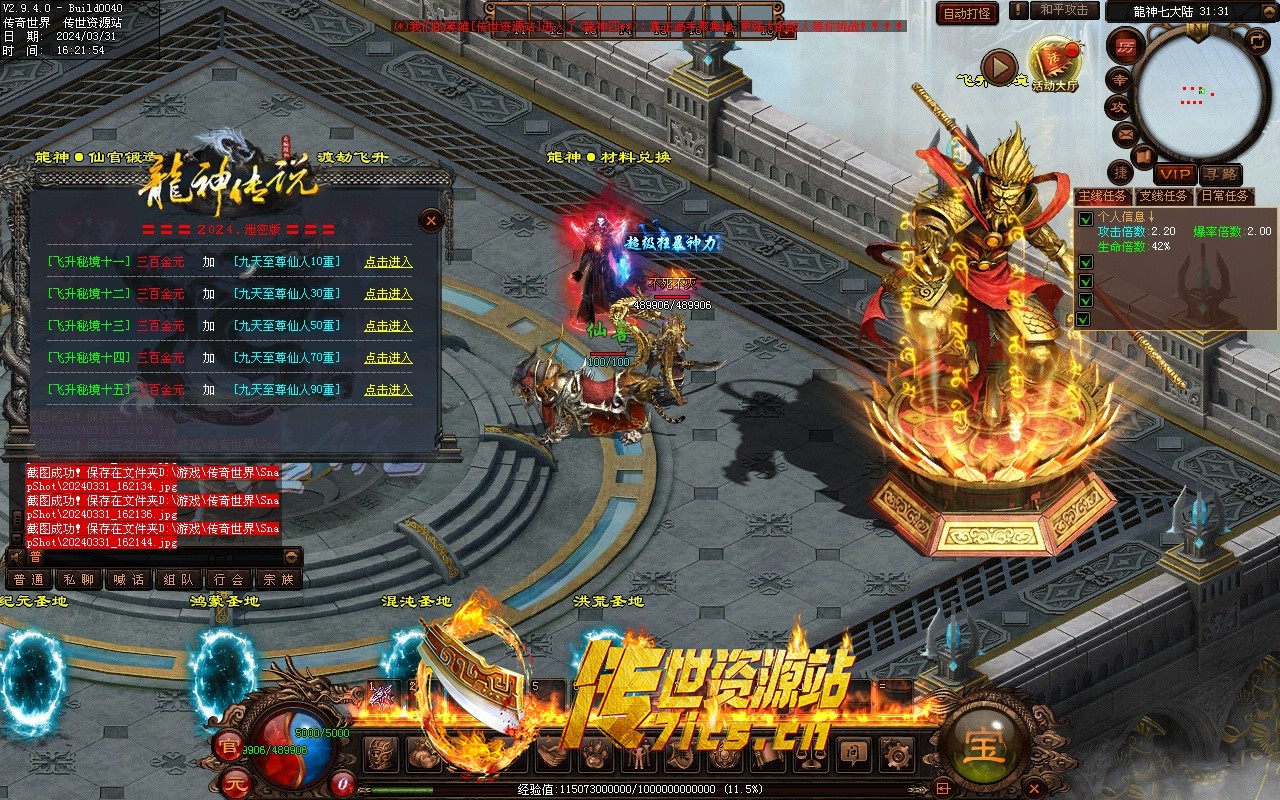Open the VIP panel
The height and width of the screenshot is (800, 1280).
(1176, 174)
